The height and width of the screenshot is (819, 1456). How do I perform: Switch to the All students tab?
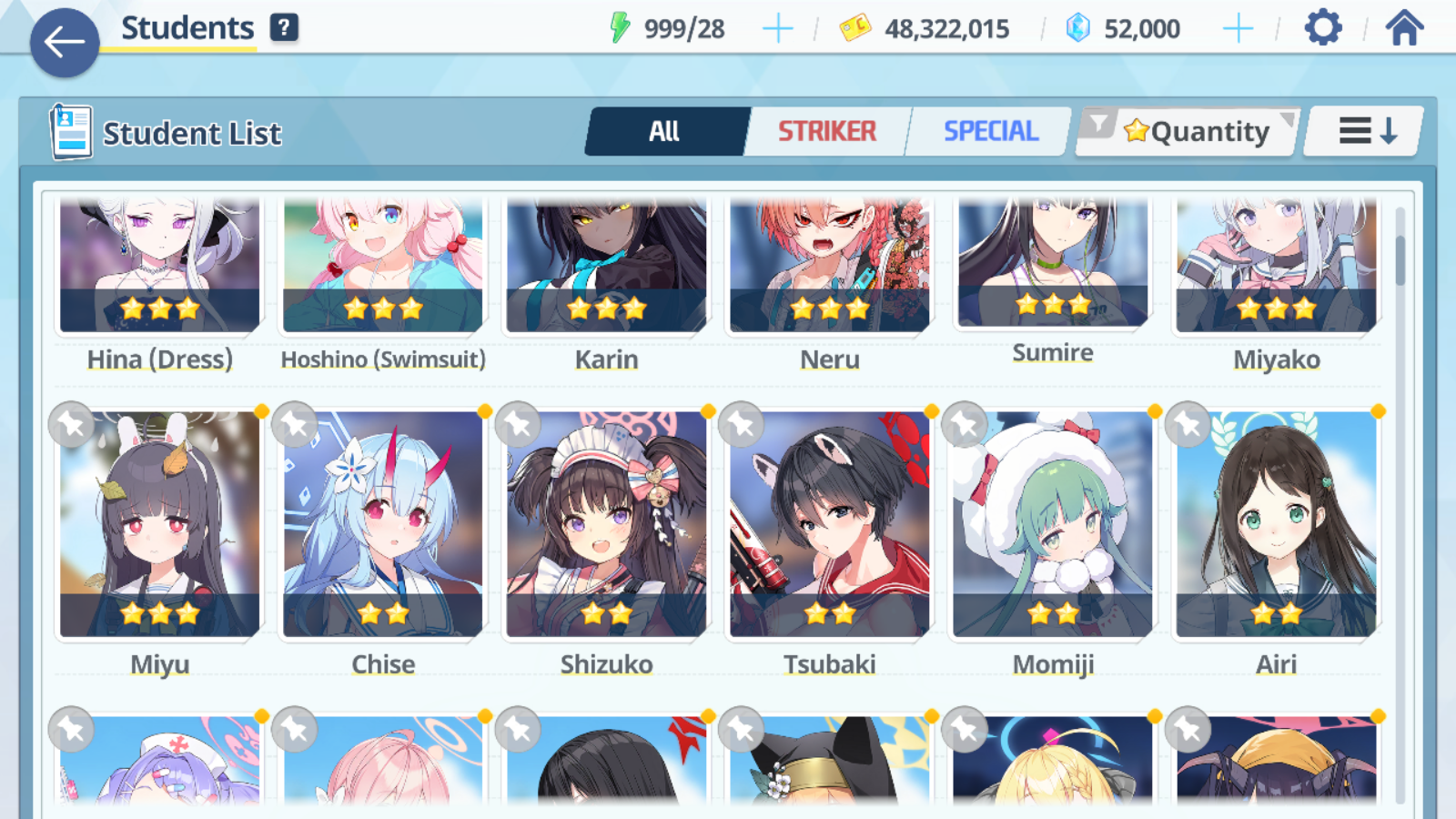[665, 132]
